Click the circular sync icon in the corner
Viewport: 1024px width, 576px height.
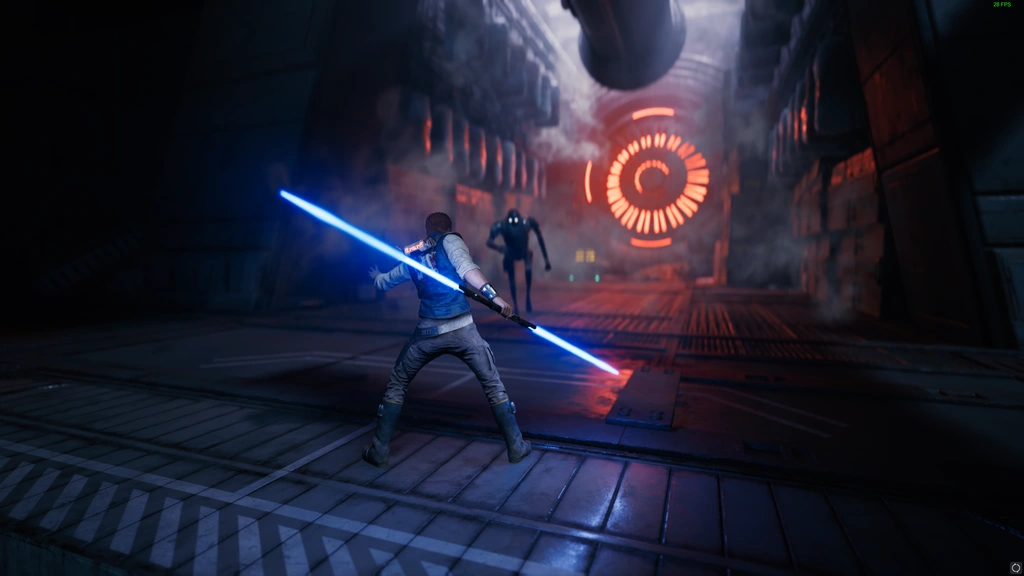click(1016, 567)
